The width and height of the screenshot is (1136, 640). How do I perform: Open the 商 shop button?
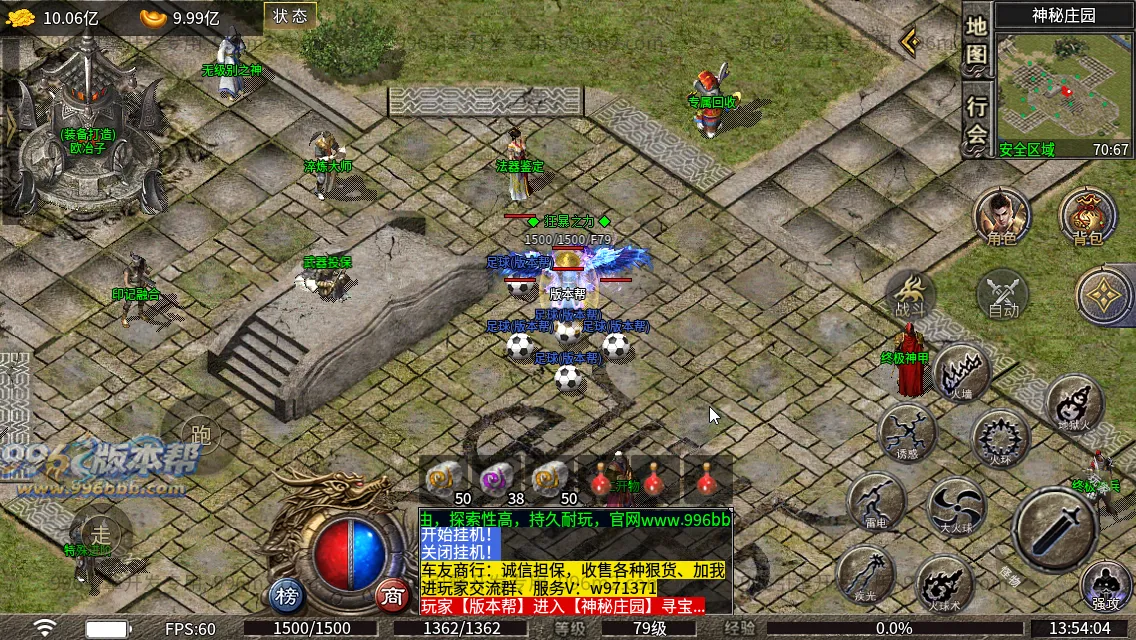coord(393,597)
